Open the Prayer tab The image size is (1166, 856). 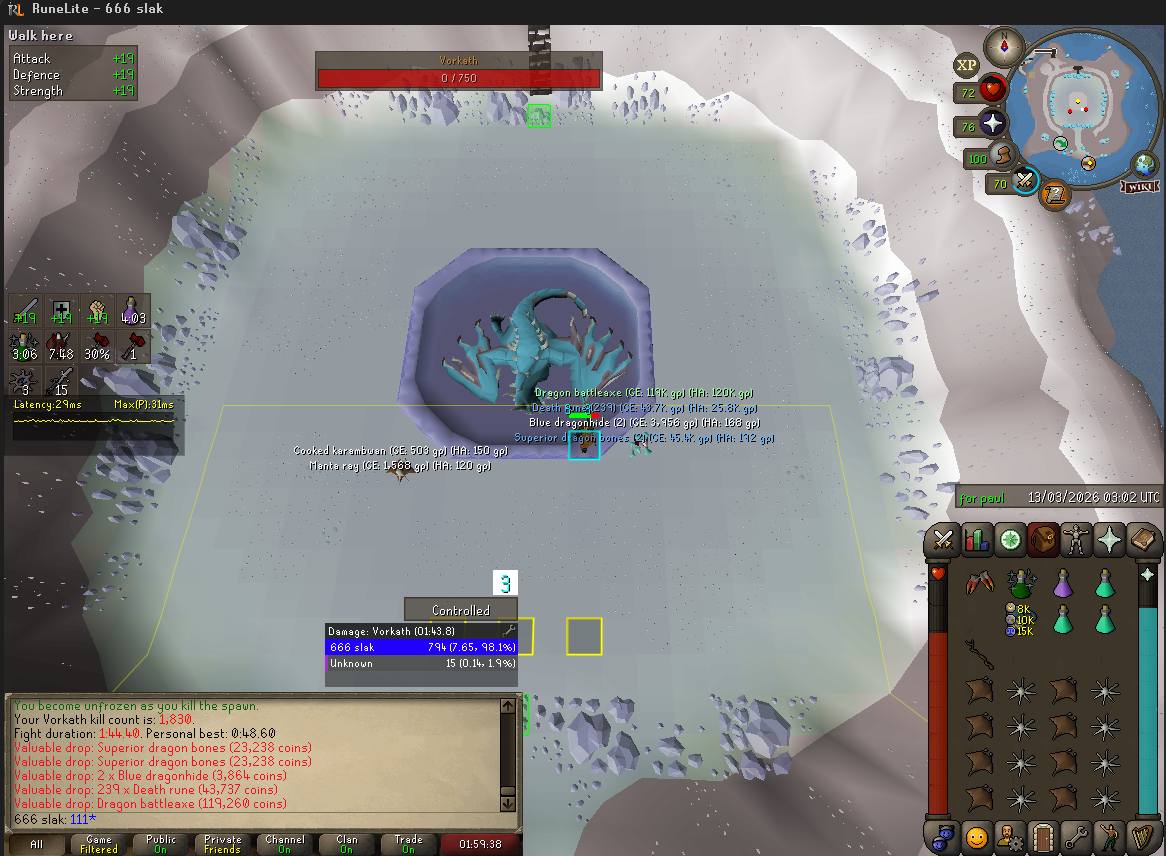coord(1110,540)
